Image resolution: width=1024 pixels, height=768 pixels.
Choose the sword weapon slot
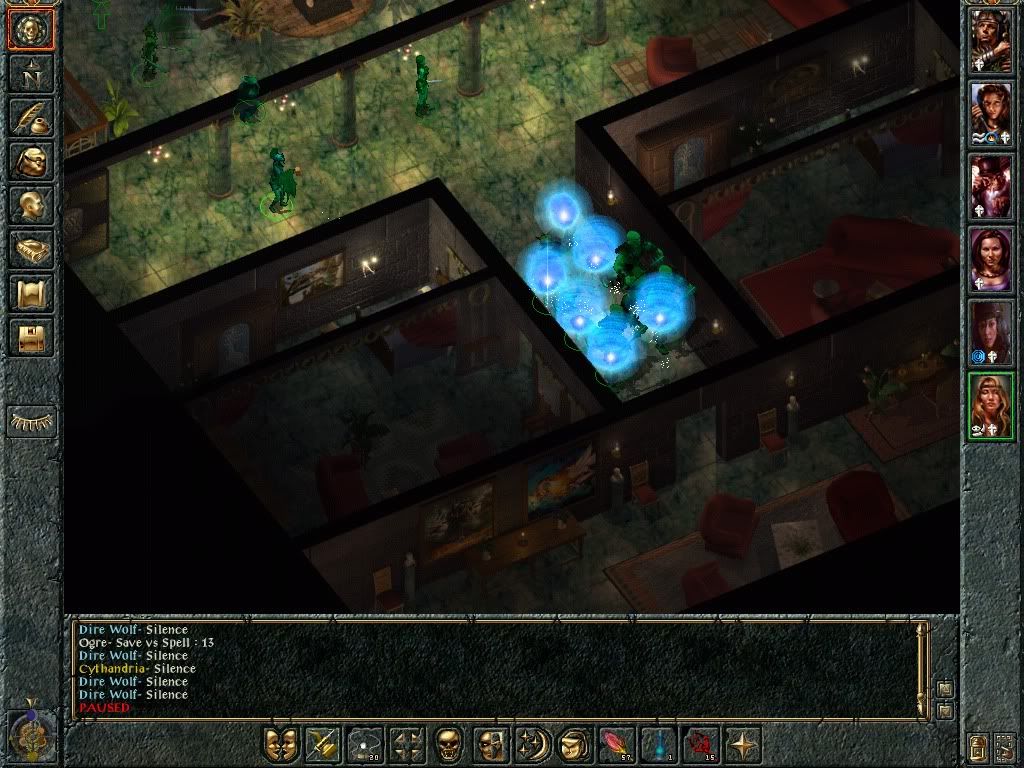(322, 744)
